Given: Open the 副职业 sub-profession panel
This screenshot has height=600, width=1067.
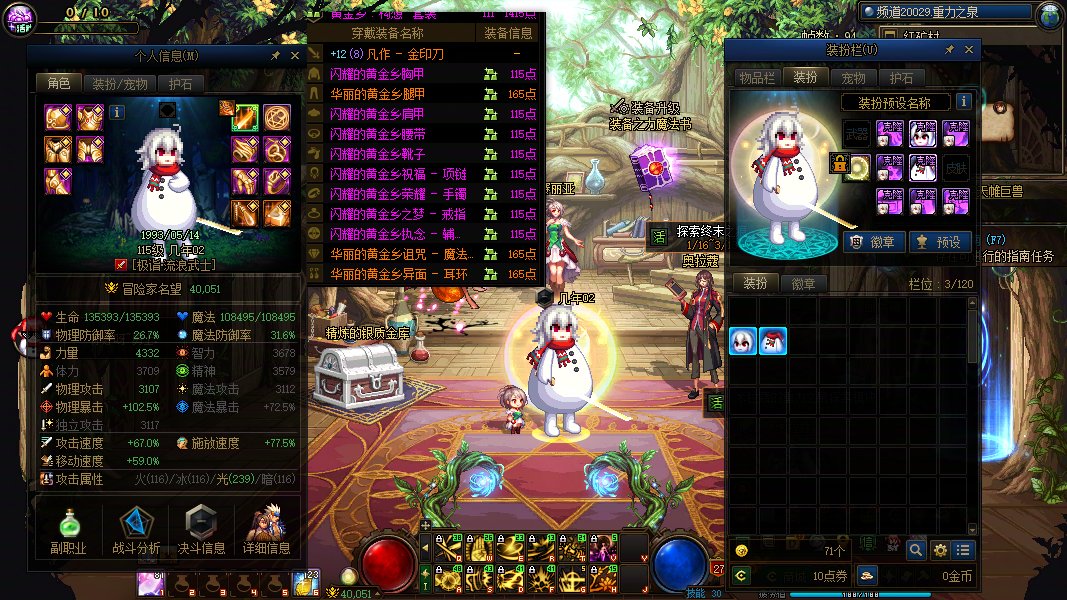Looking at the screenshot, I should coord(68,530).
